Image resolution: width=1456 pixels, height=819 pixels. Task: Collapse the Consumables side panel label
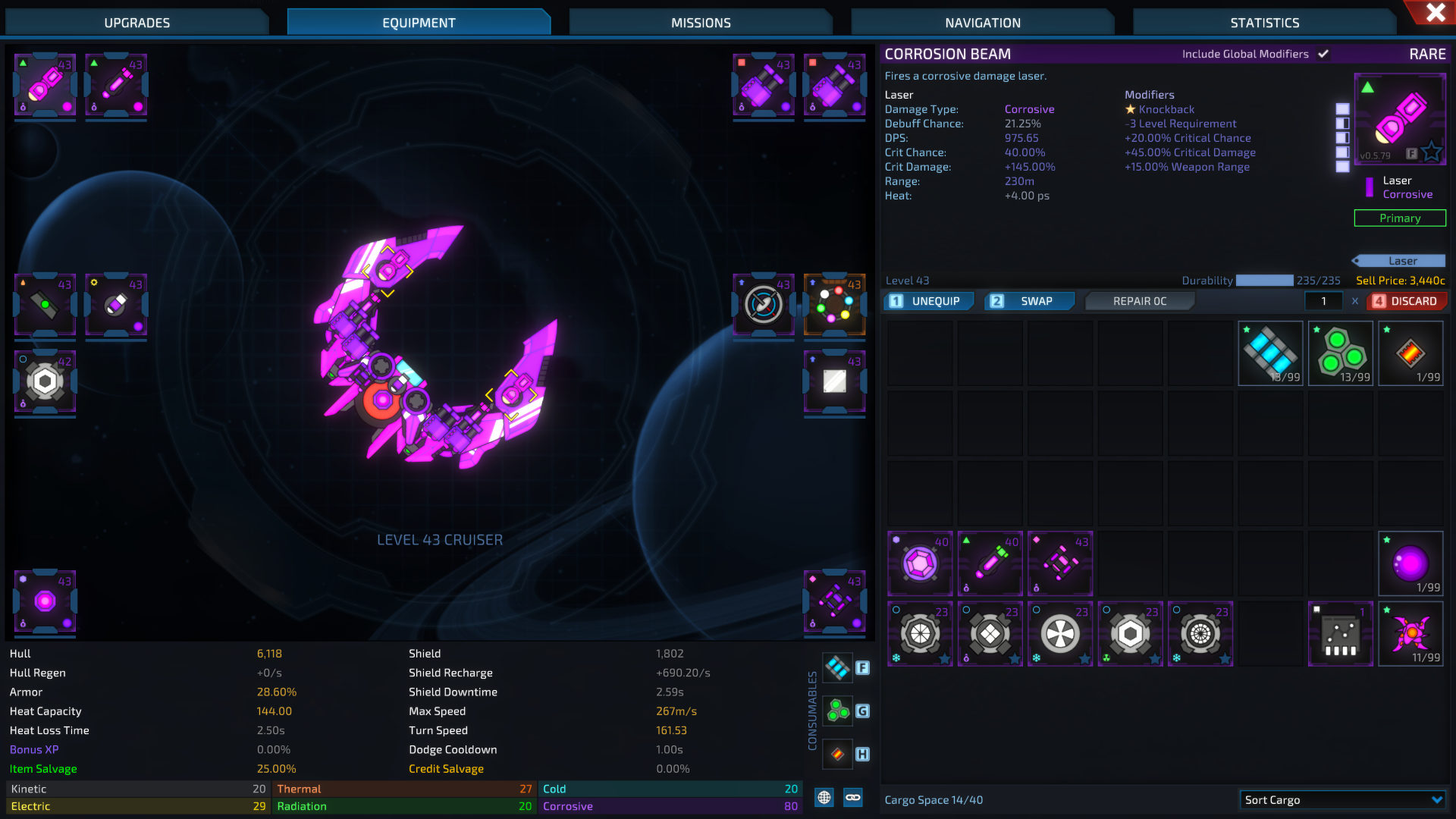811,709
